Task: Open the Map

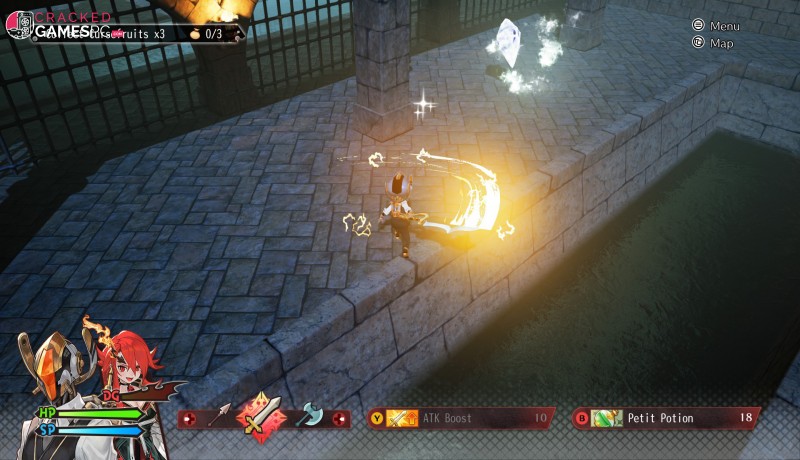Action: 714,43
